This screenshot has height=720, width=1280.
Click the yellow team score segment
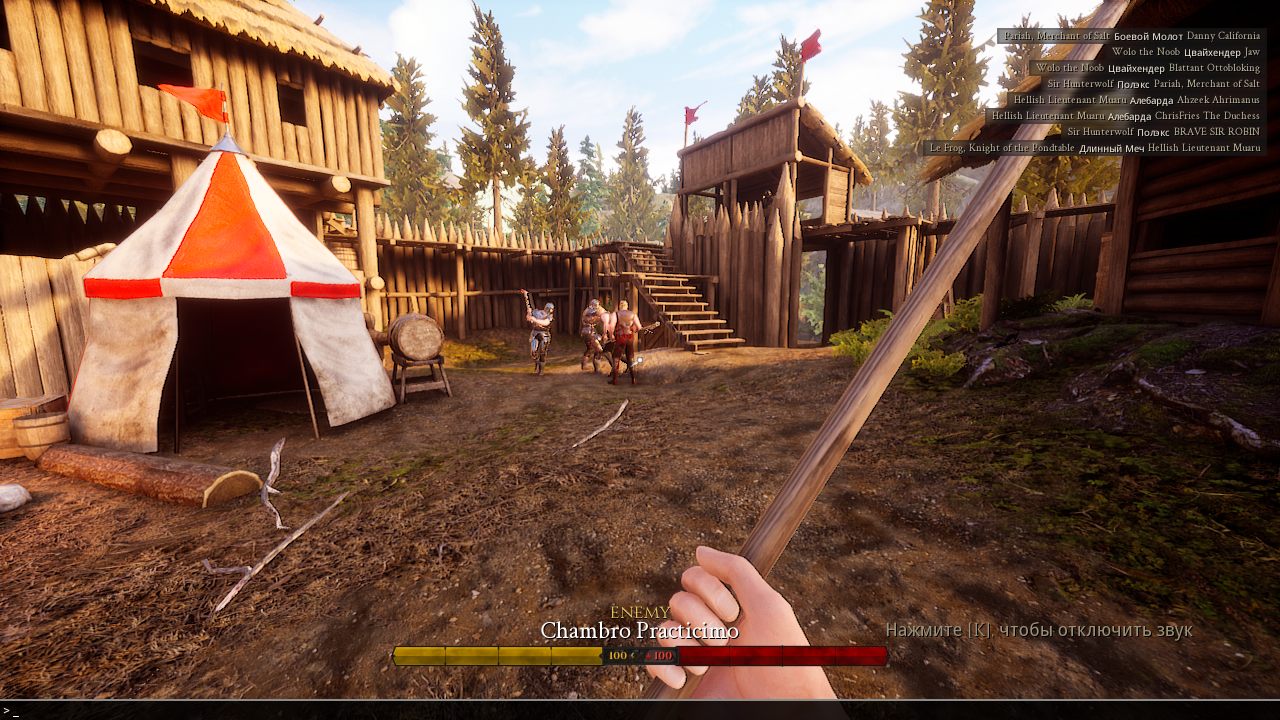[x=498, y=657]
